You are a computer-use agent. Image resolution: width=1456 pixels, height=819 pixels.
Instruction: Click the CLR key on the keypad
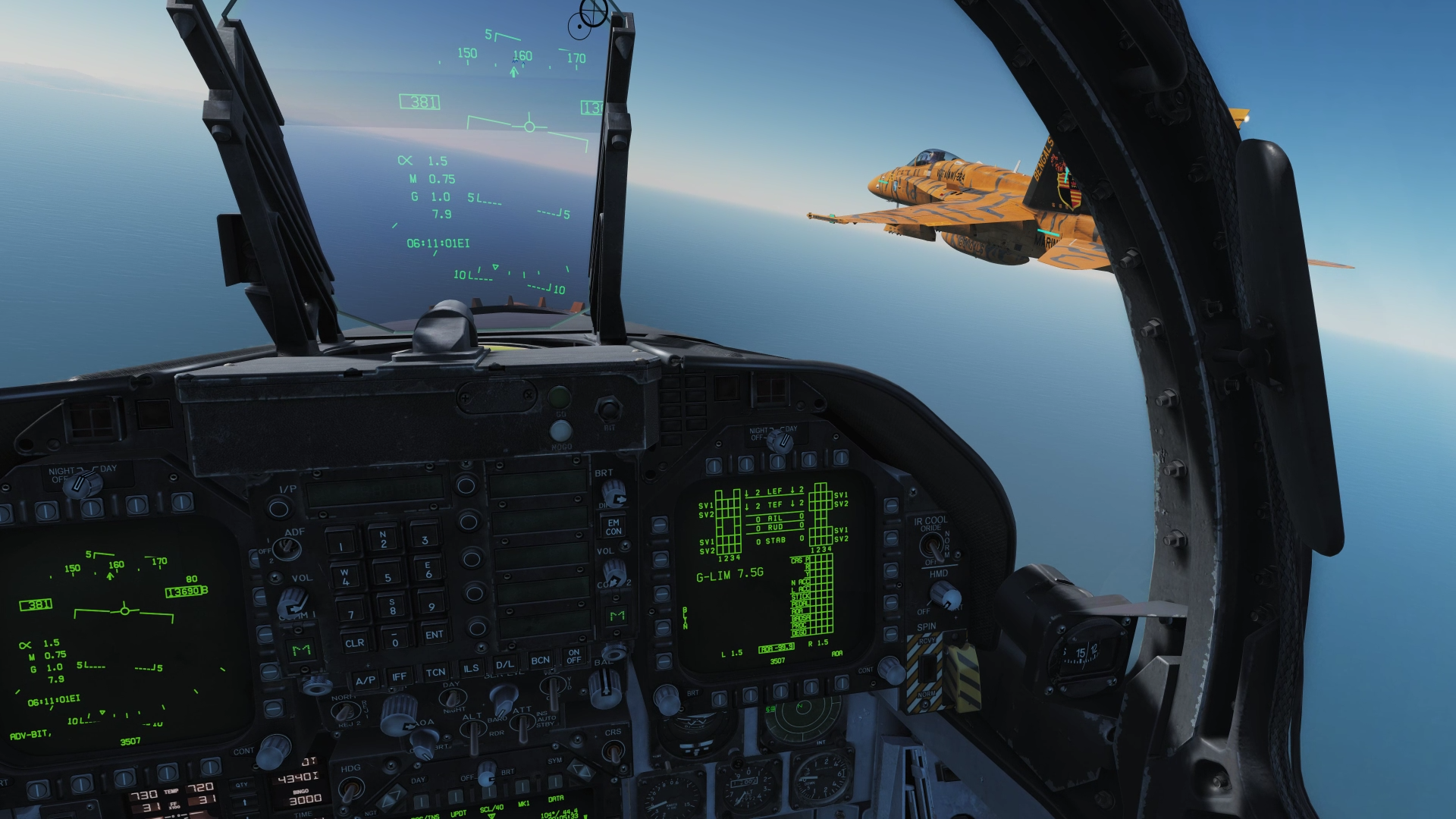pyautogui.click(x=354, y=643)
